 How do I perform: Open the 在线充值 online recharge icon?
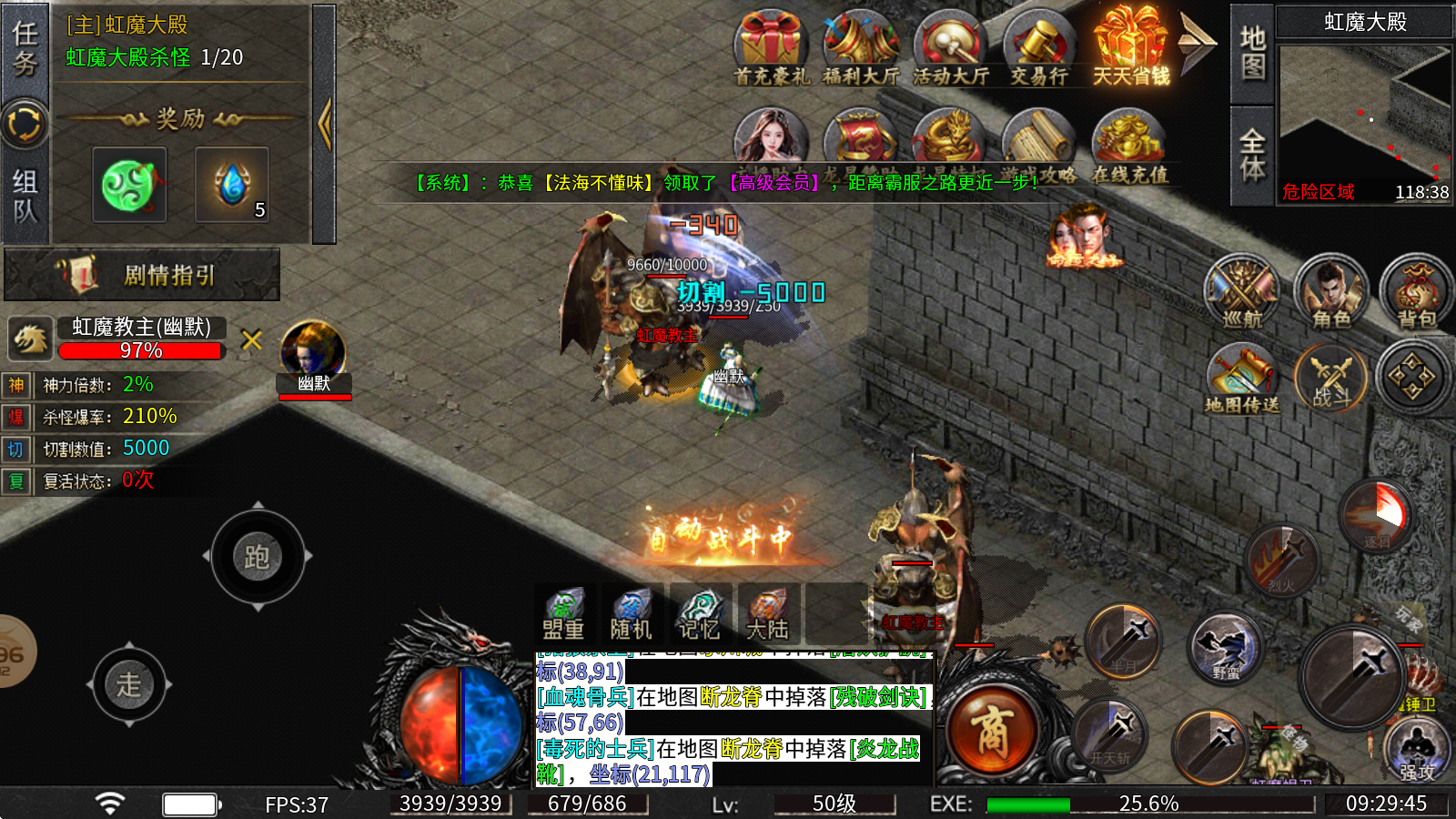(x=1129, y=144)
